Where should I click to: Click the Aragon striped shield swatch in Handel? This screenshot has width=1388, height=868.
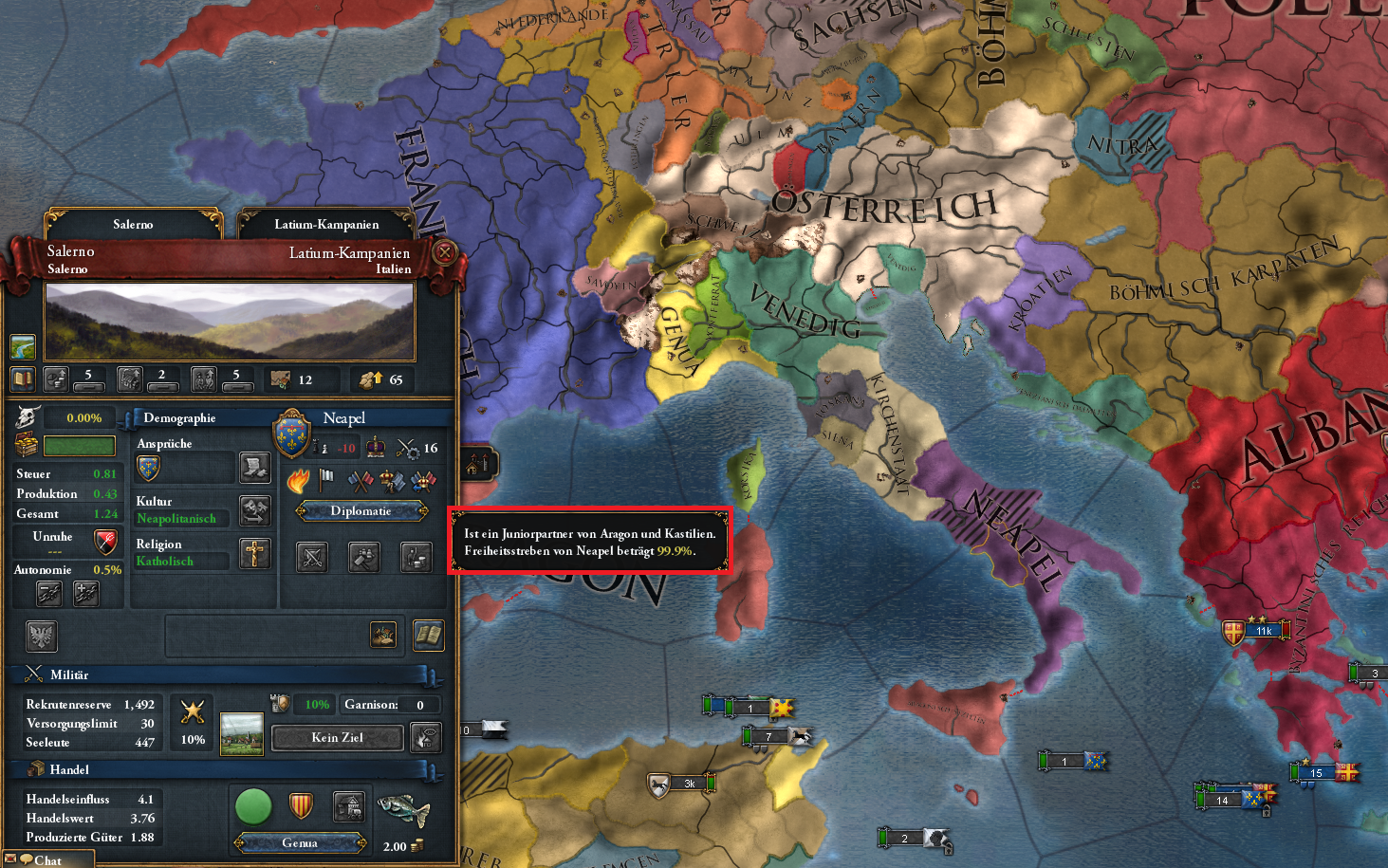302,806
